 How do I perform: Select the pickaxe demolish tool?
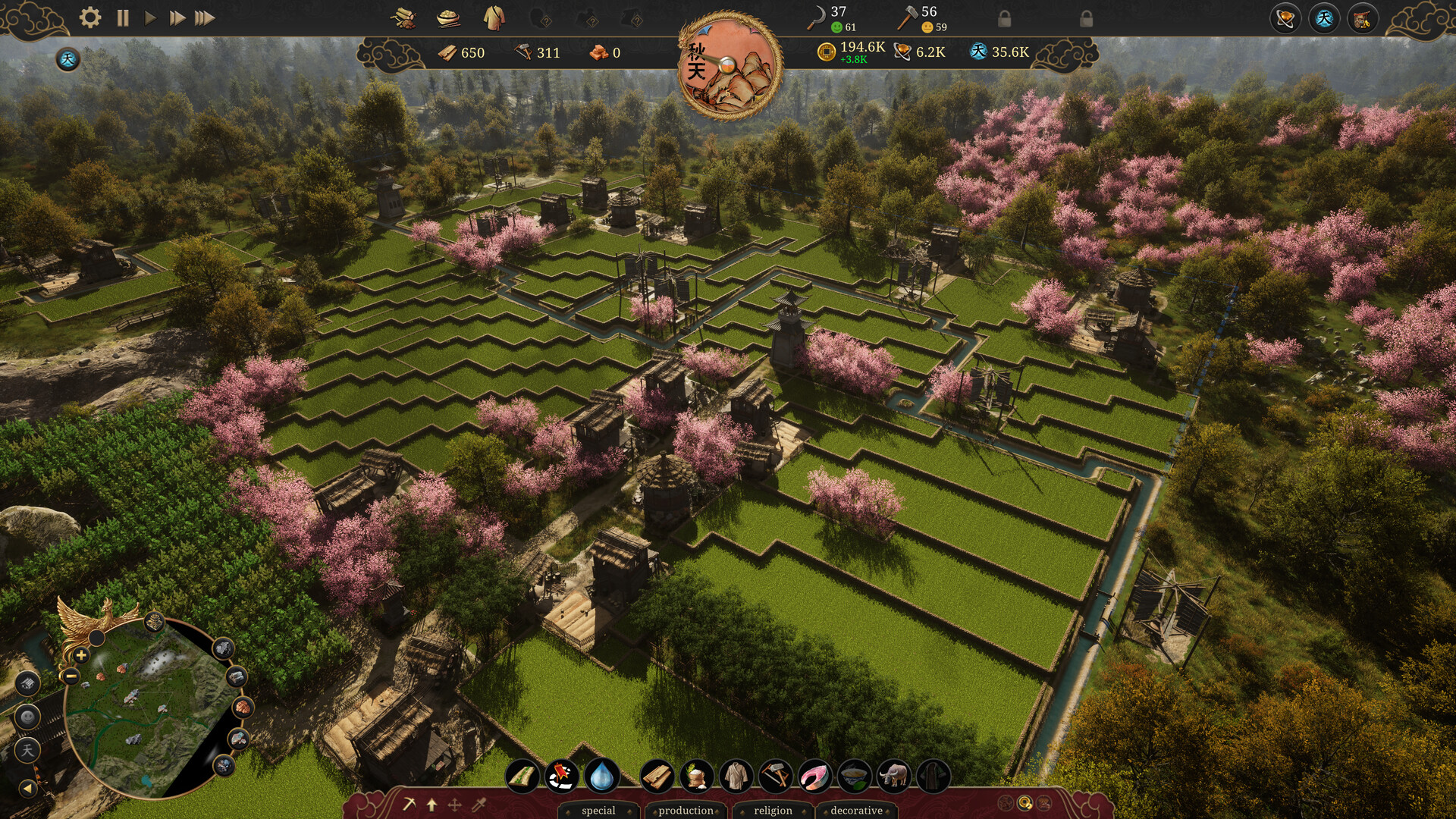click(409, 805)
